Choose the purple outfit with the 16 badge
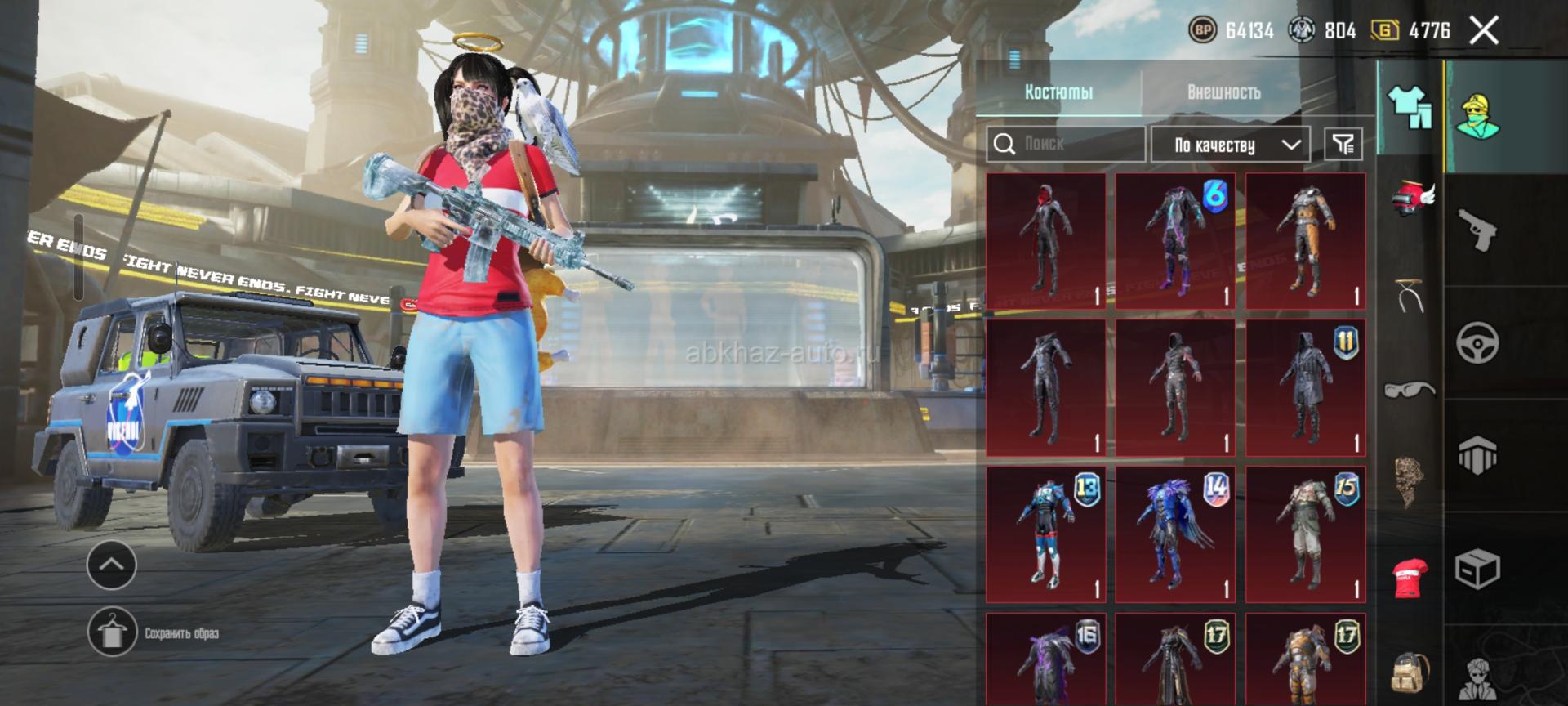This screenshot has height=706, width=1568. point(1045,660)
